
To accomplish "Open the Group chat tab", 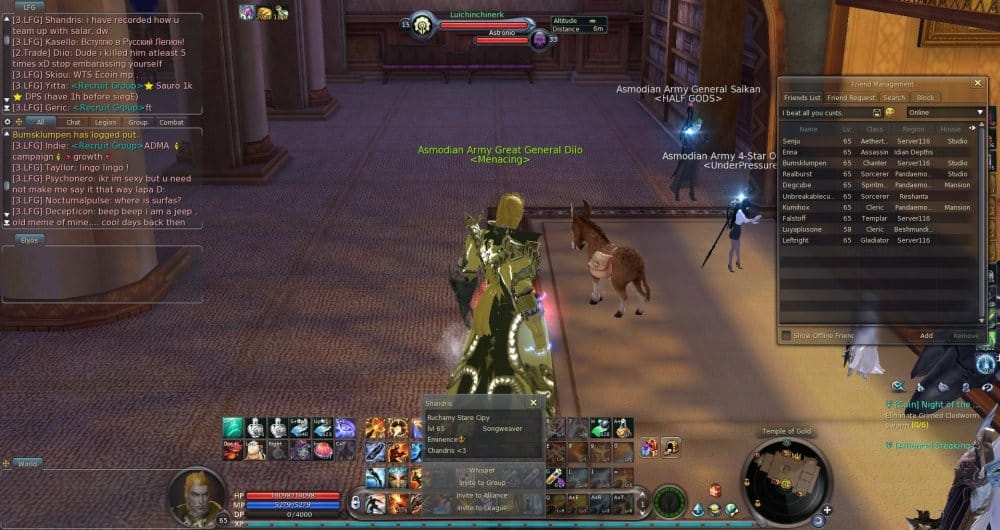I will point(137,122).
